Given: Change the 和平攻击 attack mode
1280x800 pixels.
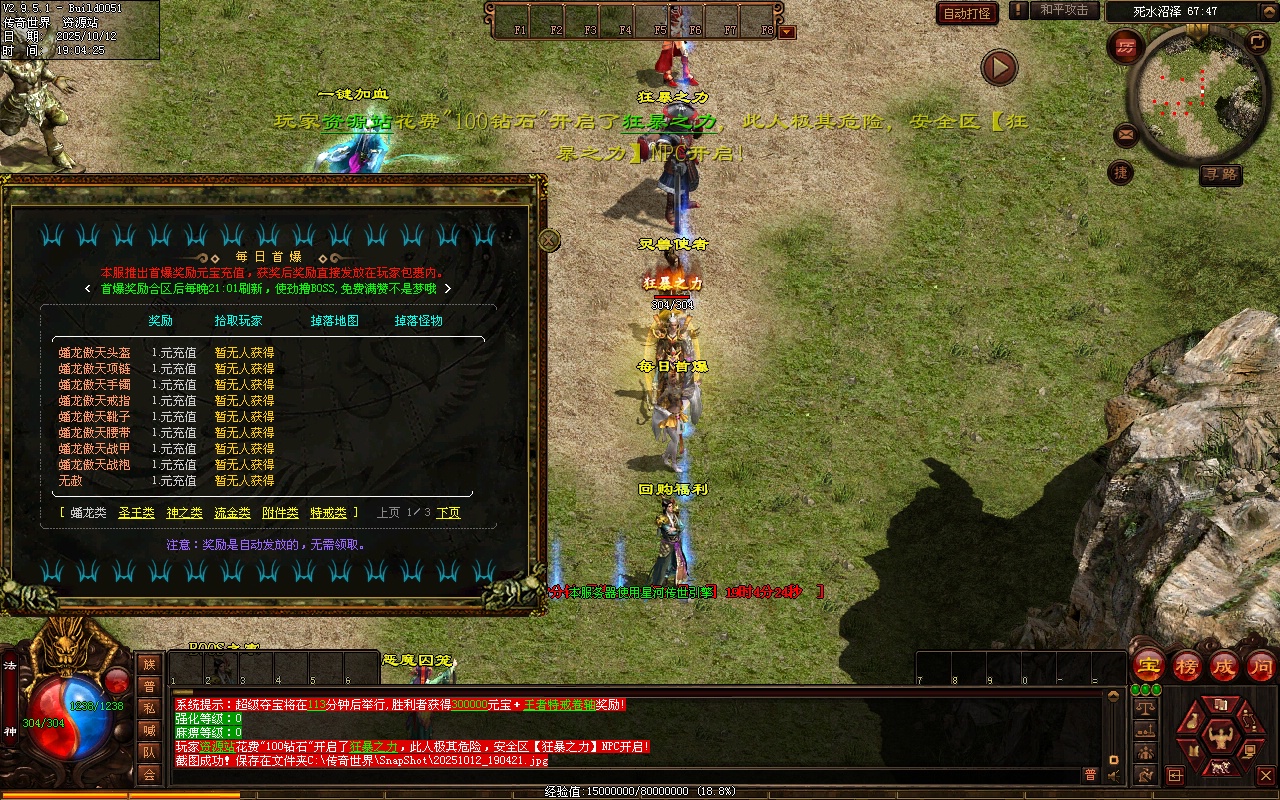Looking at the screenshot, I should pyautogui.click(x=1064, y=11).
